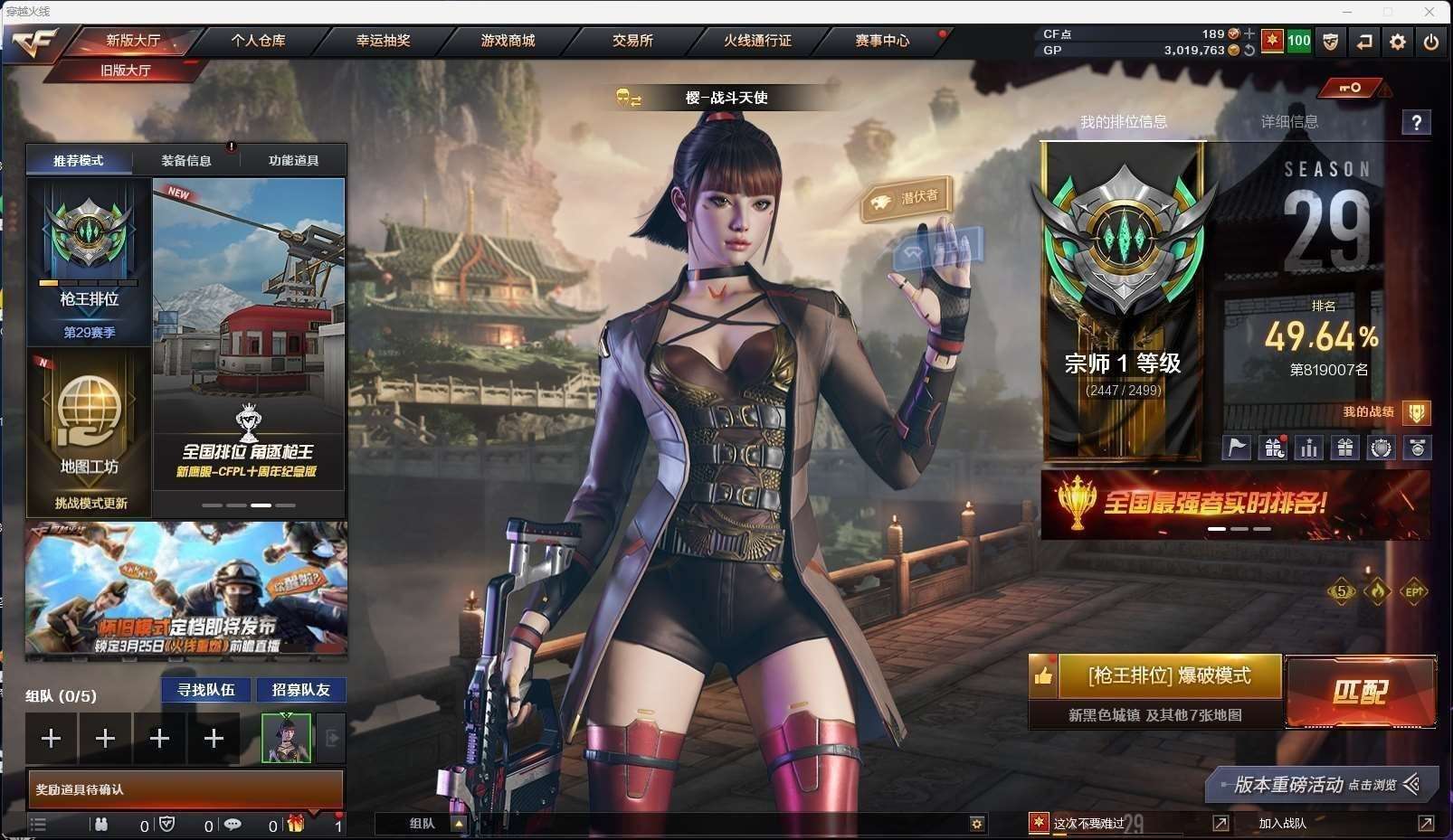Click the 招募队友 recruit teammates button
The width and height of the screenshot is (1453, 840).
coord(301,690)
